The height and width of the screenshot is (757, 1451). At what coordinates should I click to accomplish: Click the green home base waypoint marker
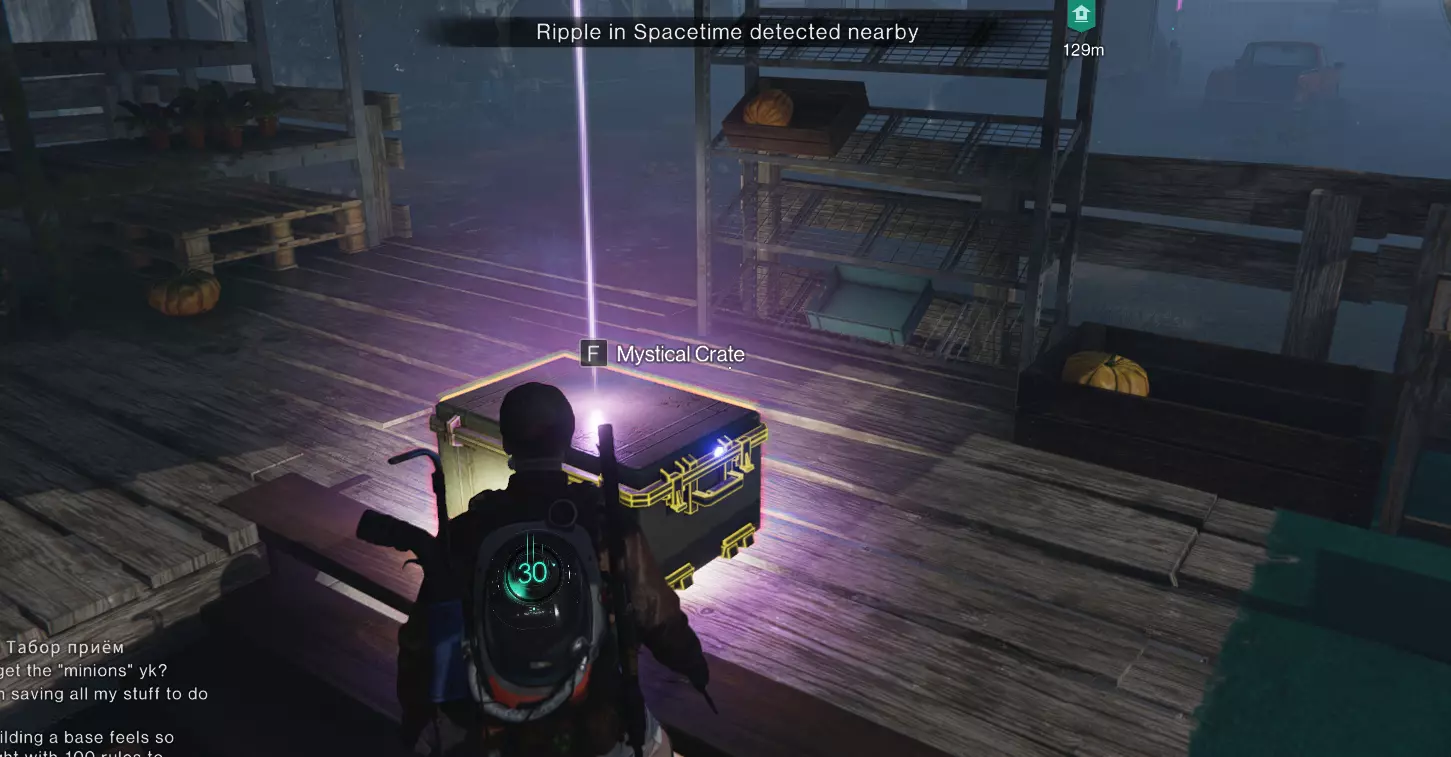1082,17
